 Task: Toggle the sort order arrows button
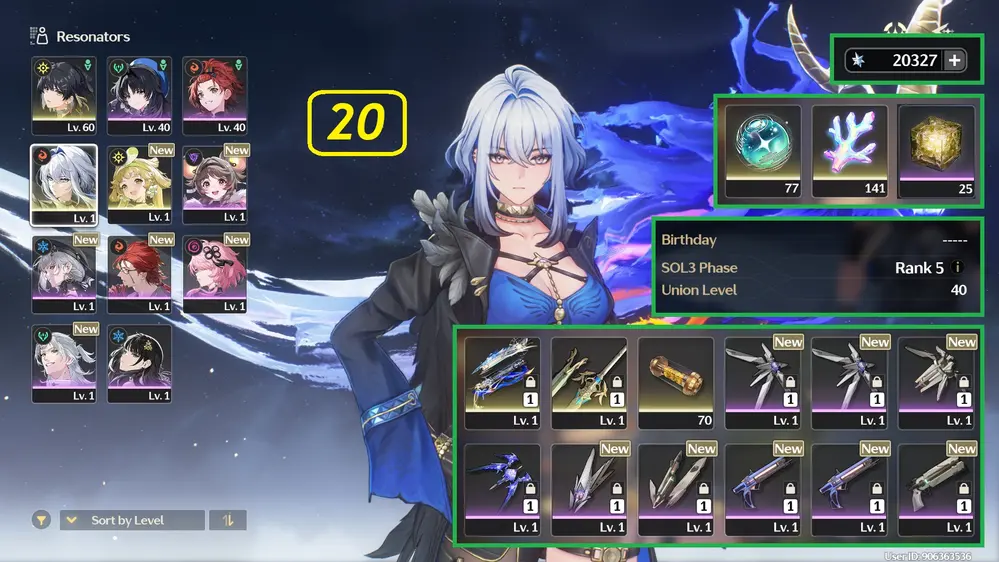(228, 520)
